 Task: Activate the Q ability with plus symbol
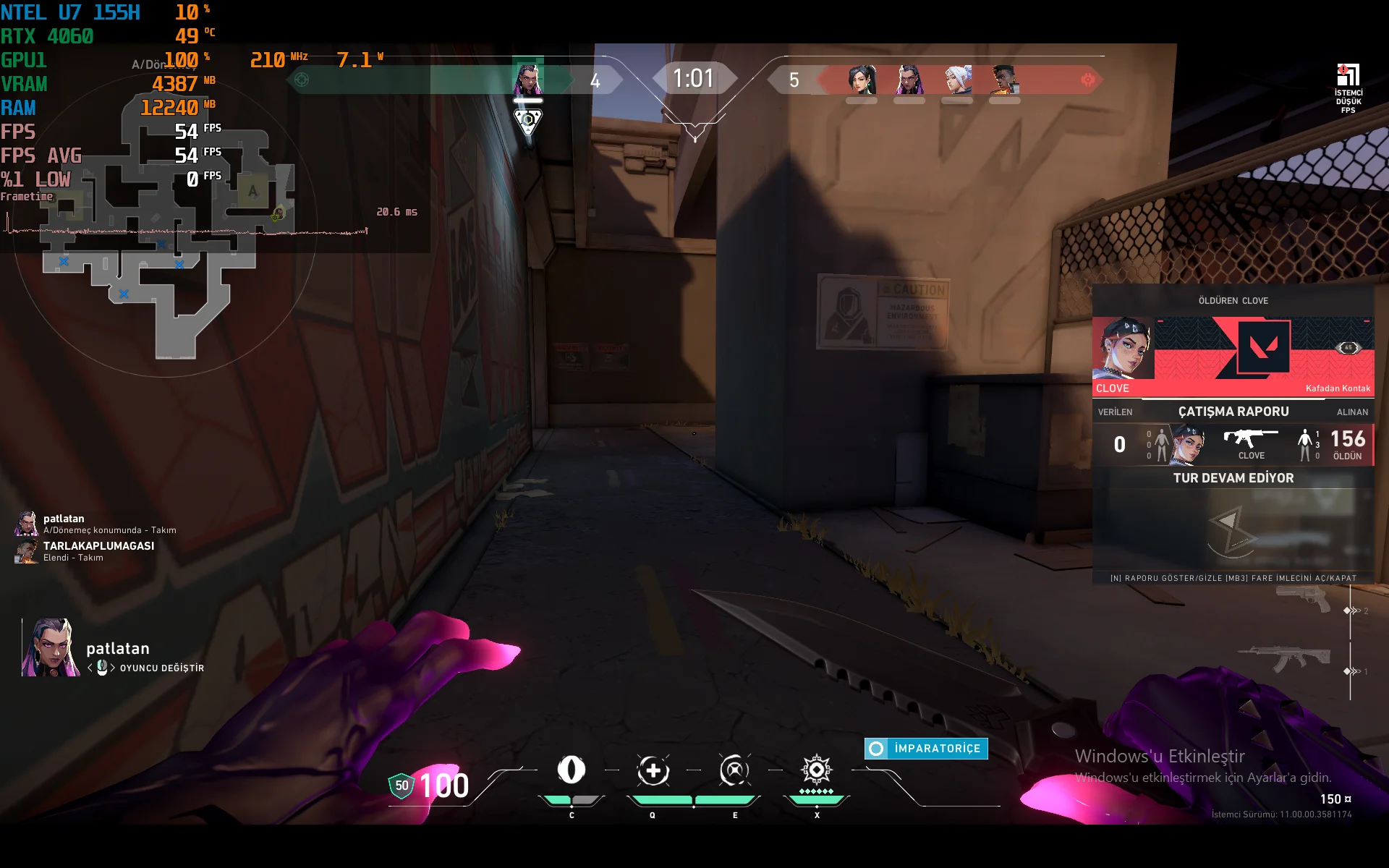coord(653,771)
